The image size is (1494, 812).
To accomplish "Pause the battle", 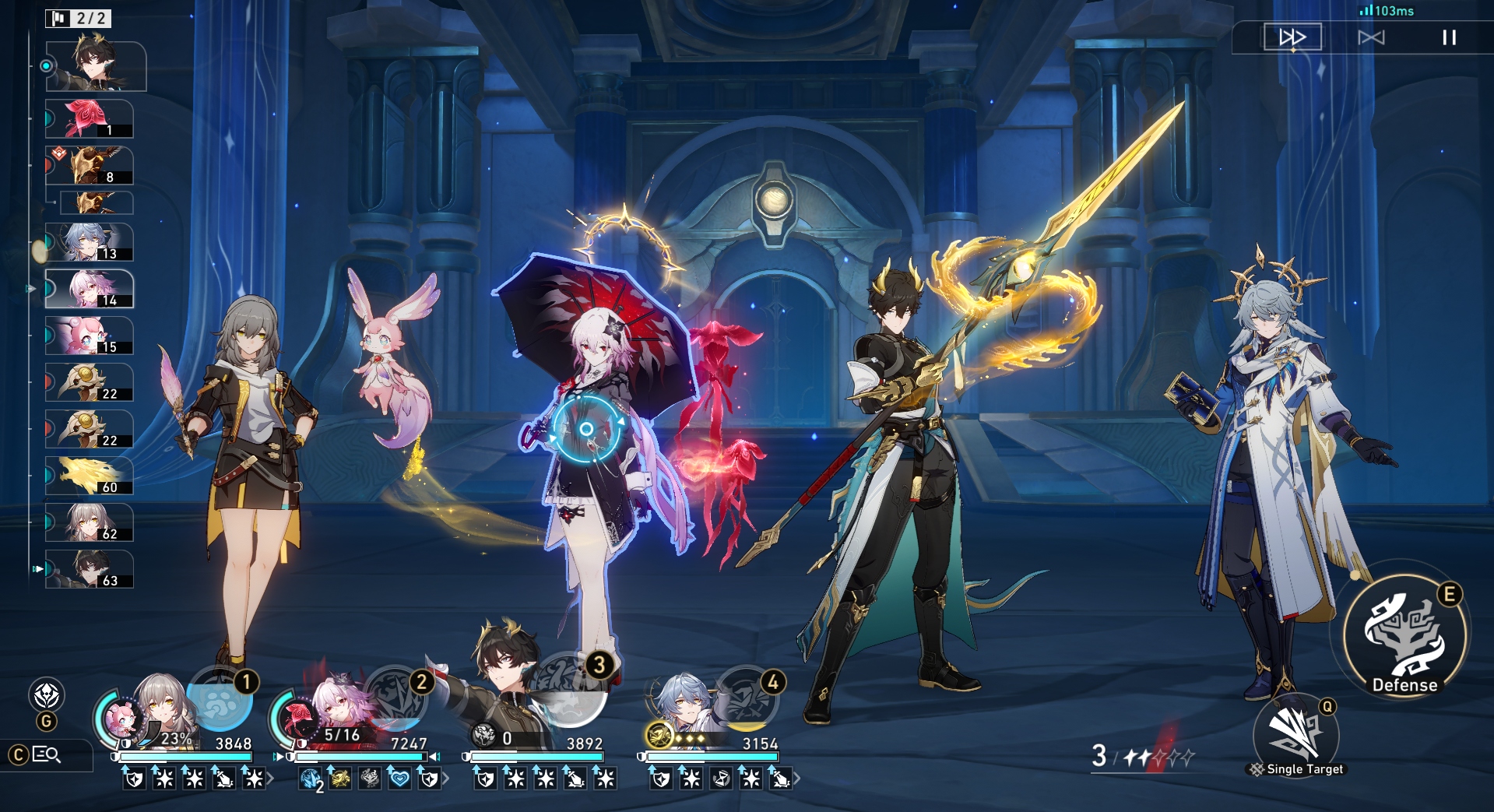I will [x=1449, y=37].
